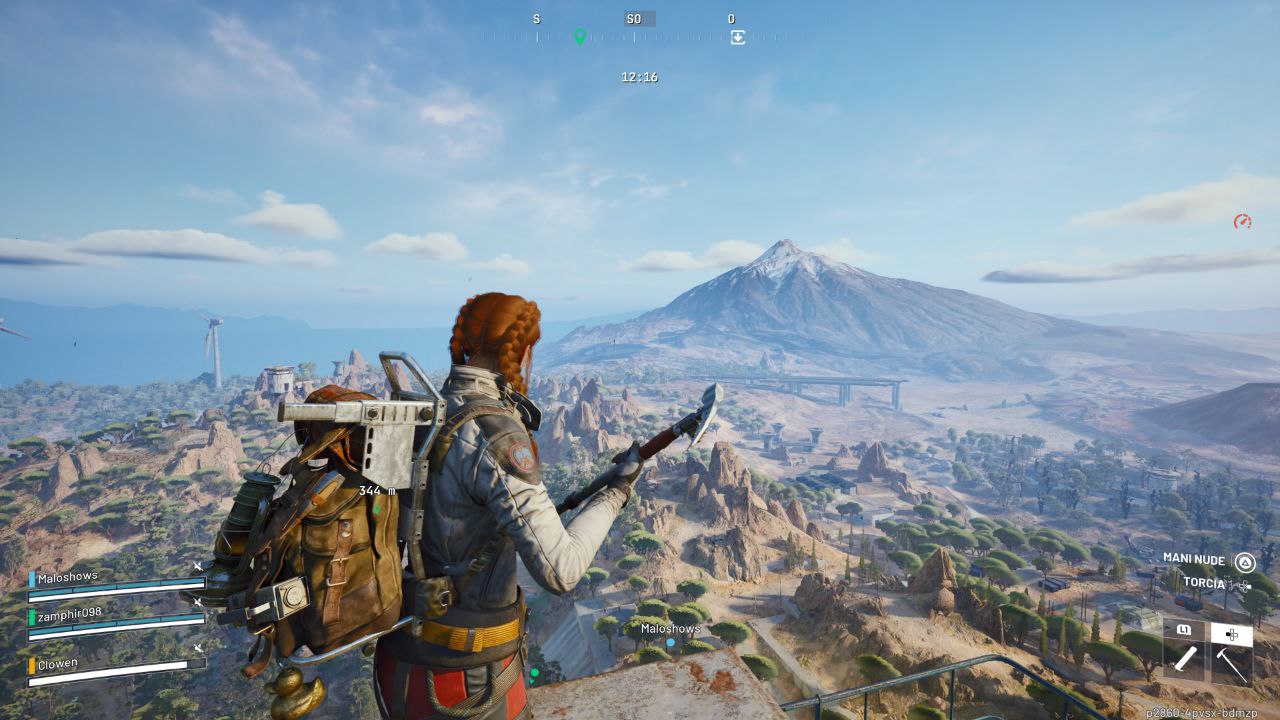The width and height of the screenshot is (1280, 720).
Task: Click the red speedometer gauge icon
Action: click(1242, 221)
